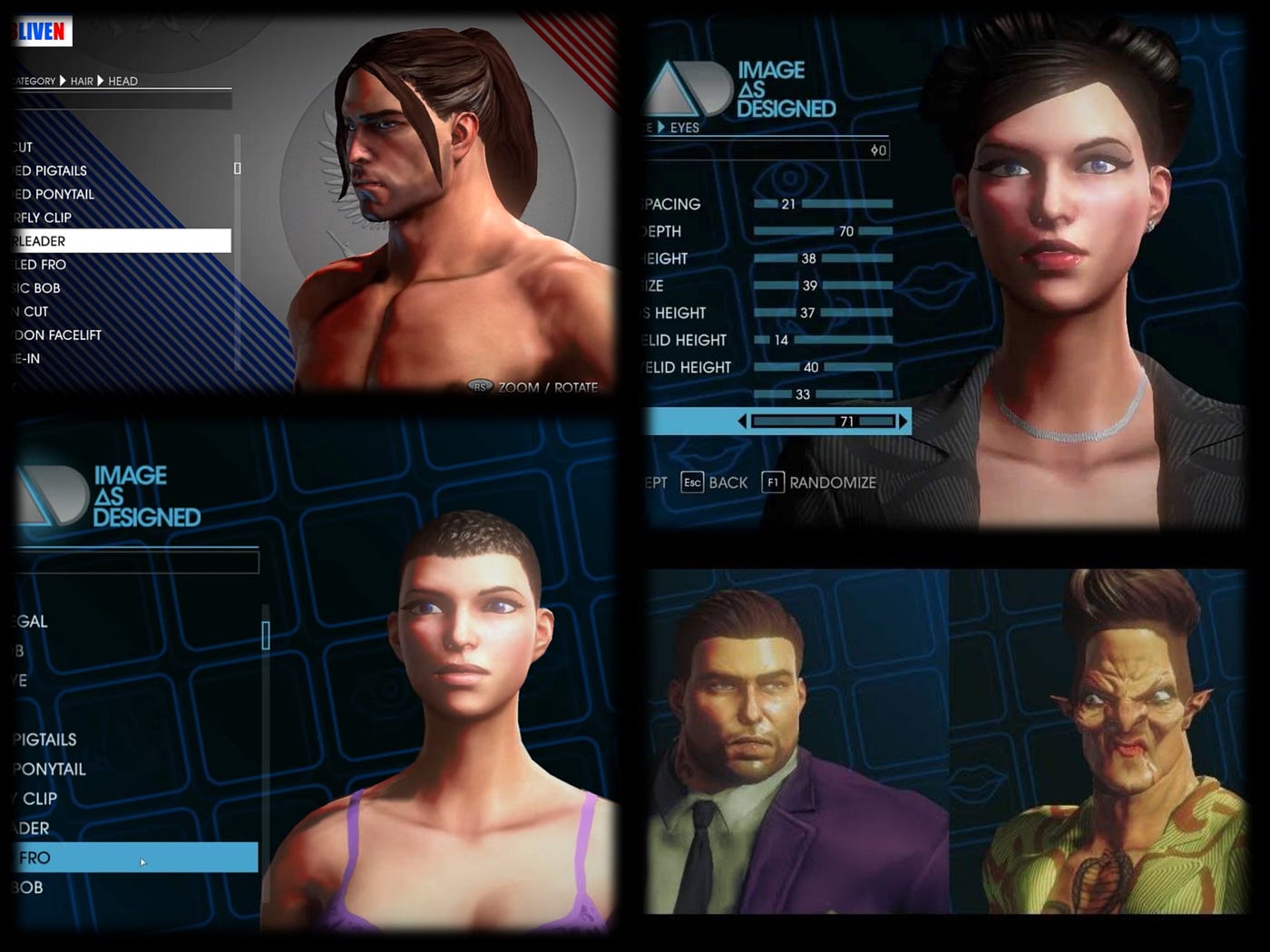Click the chevron before EYES
1270x952 pixels.
(x=661, y=128)
